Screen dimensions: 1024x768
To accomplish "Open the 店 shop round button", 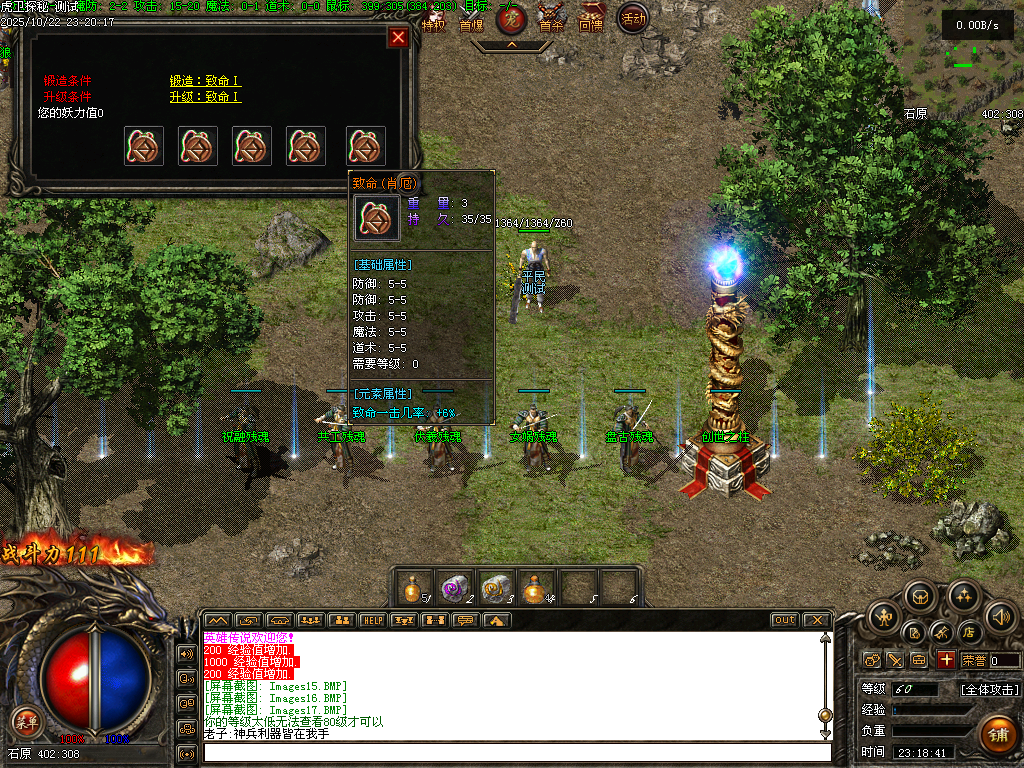I will [968, 633].
